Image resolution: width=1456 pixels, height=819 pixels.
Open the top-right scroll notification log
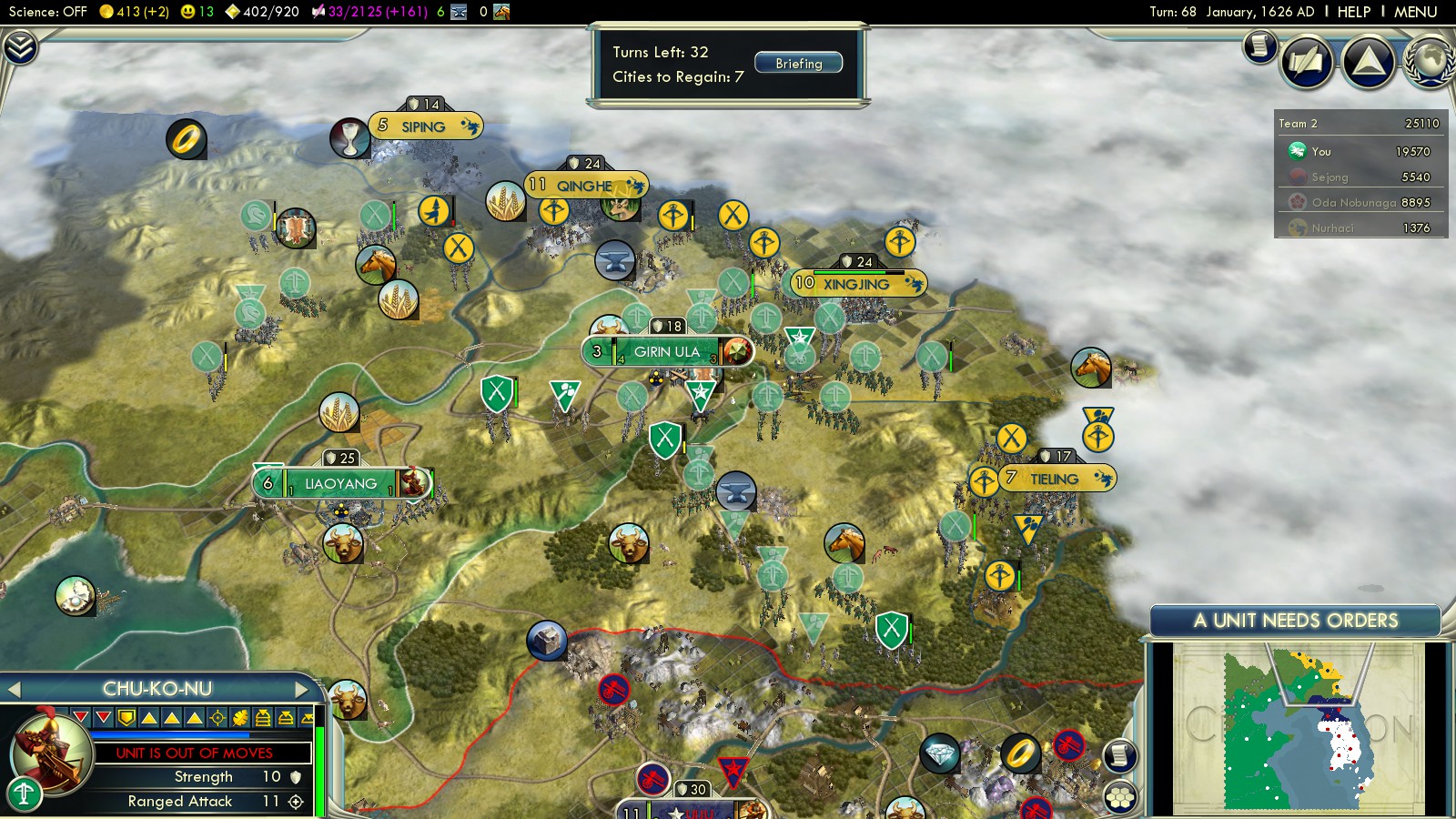tap(1260, 45)
